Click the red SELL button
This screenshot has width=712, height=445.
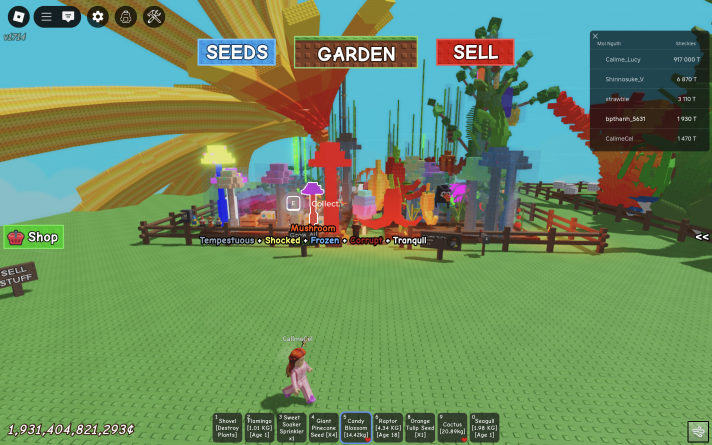[x=474, y=52]
